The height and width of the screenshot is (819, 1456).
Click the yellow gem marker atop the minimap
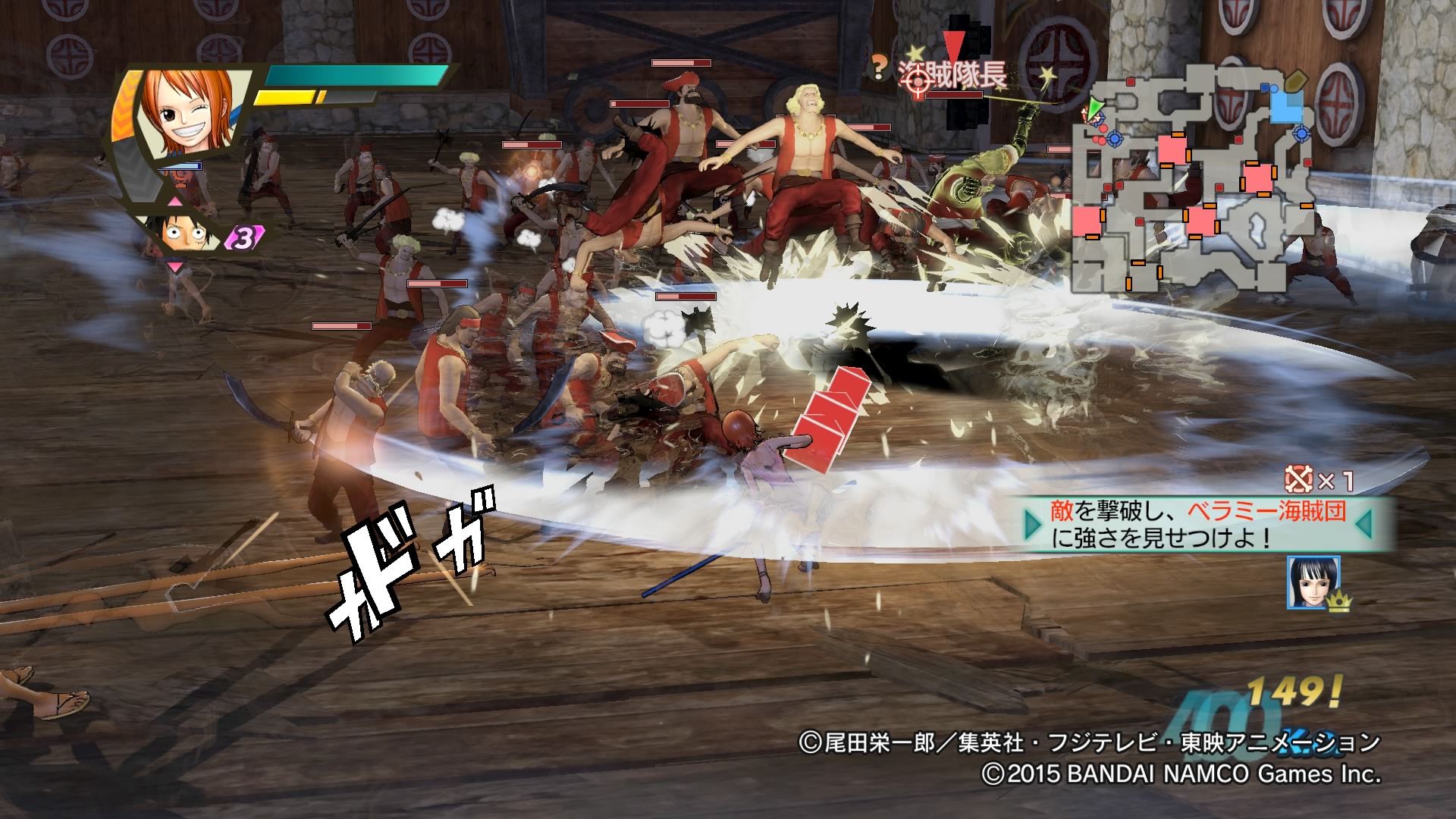[x=1297, y=80]
